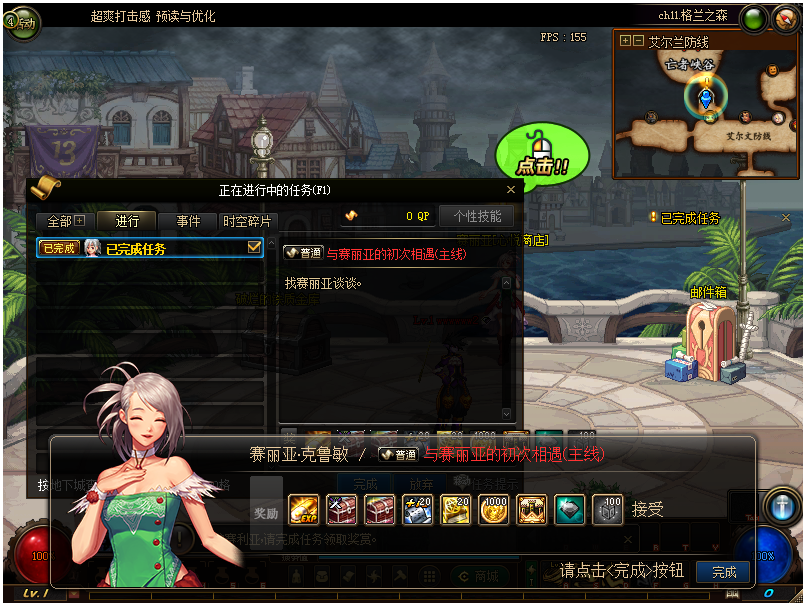Open the 事件 quest tab

point(188,221)
